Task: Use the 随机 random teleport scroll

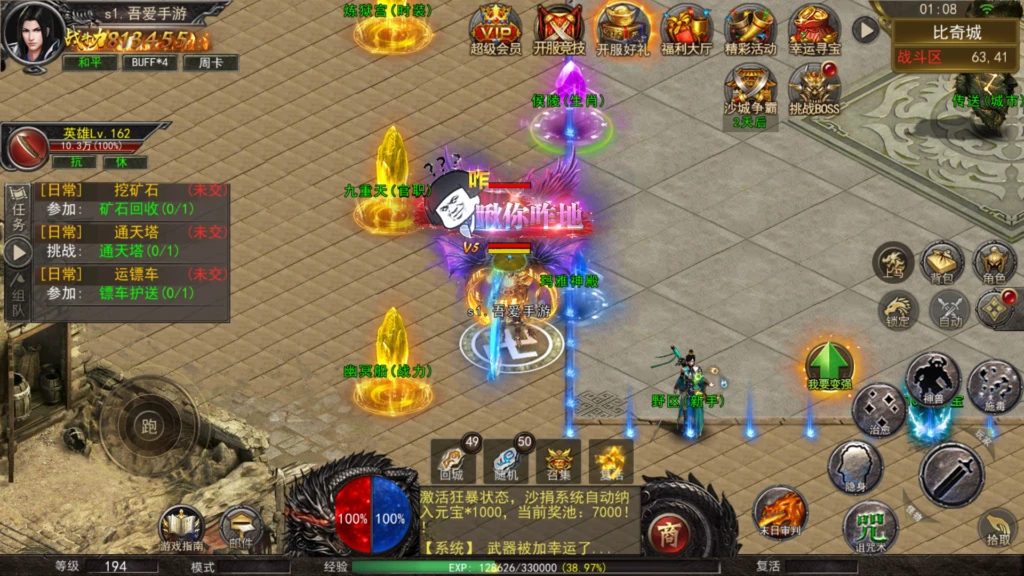Action: (504, 460)
